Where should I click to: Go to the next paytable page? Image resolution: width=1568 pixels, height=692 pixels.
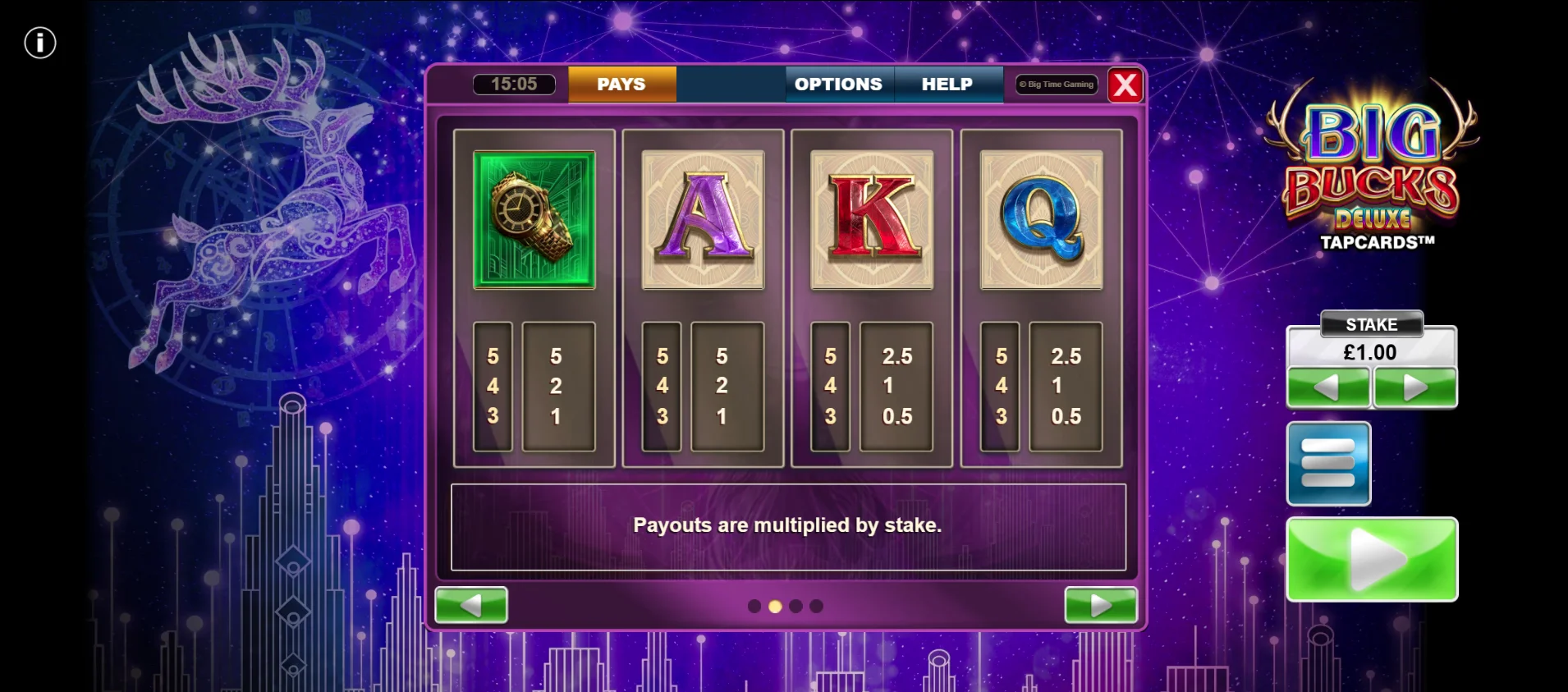(1100, 605)
